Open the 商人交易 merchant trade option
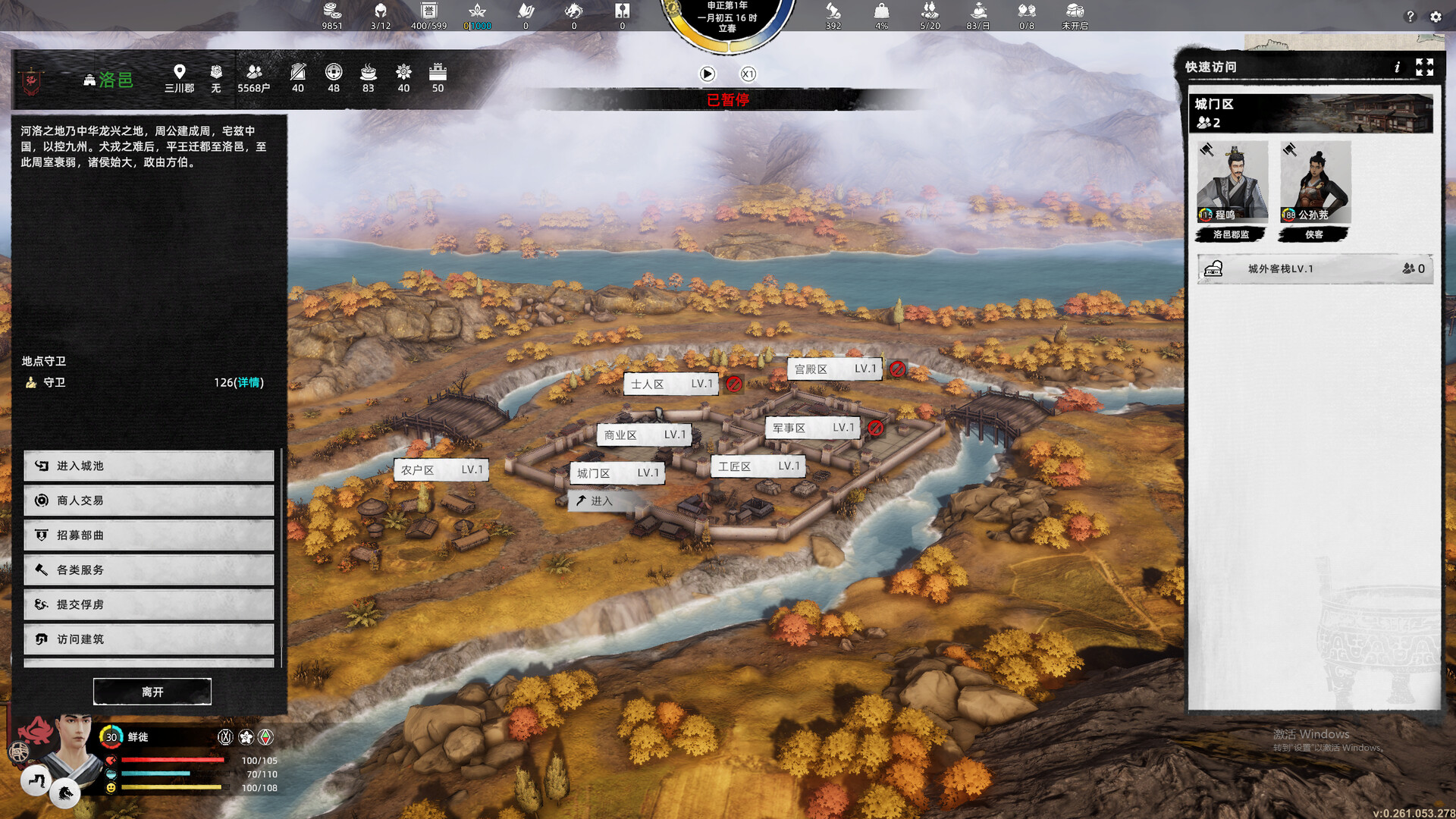 (x=149, y=500)
